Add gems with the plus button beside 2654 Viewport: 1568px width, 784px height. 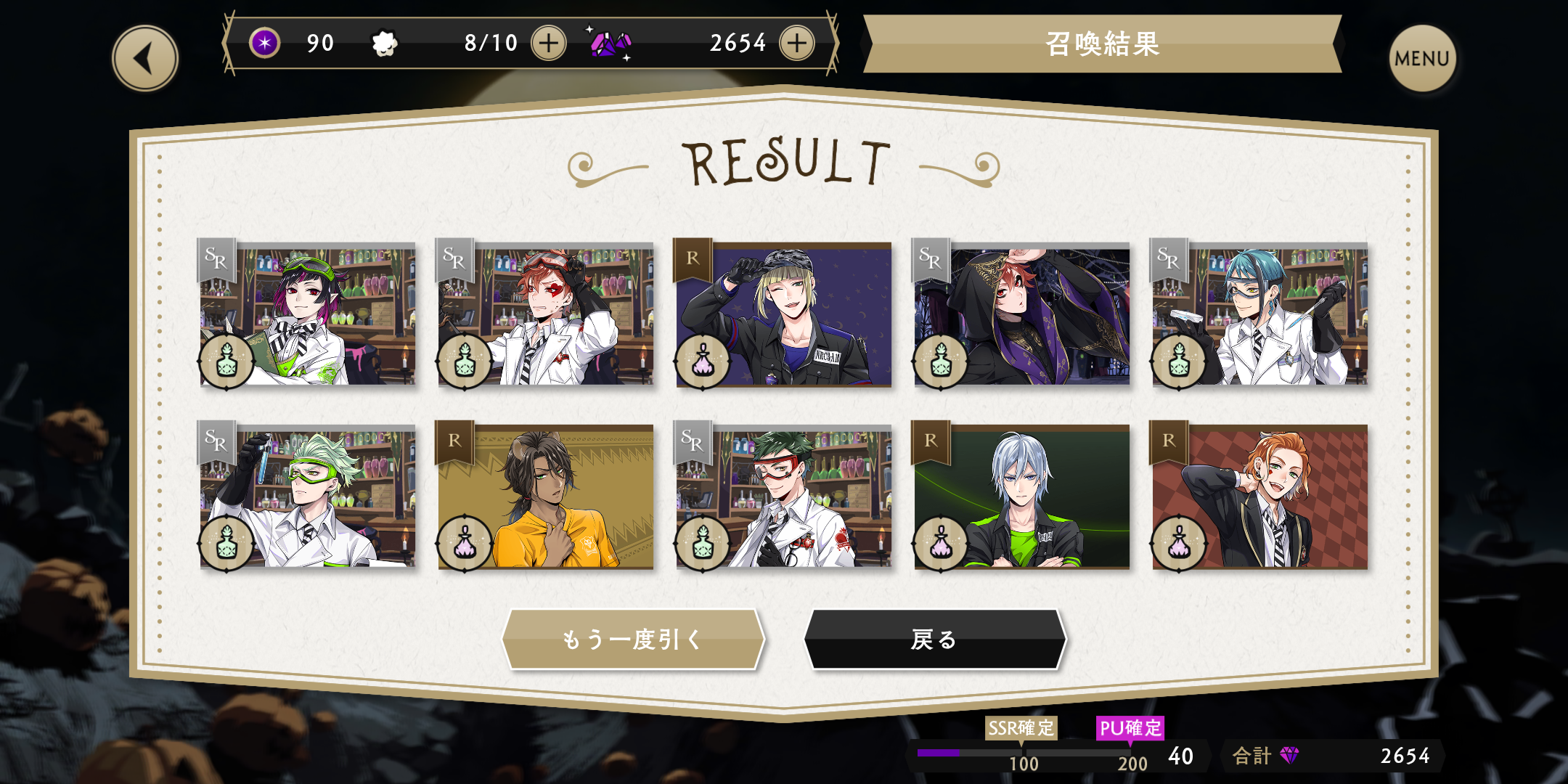[x=797, y=44]
